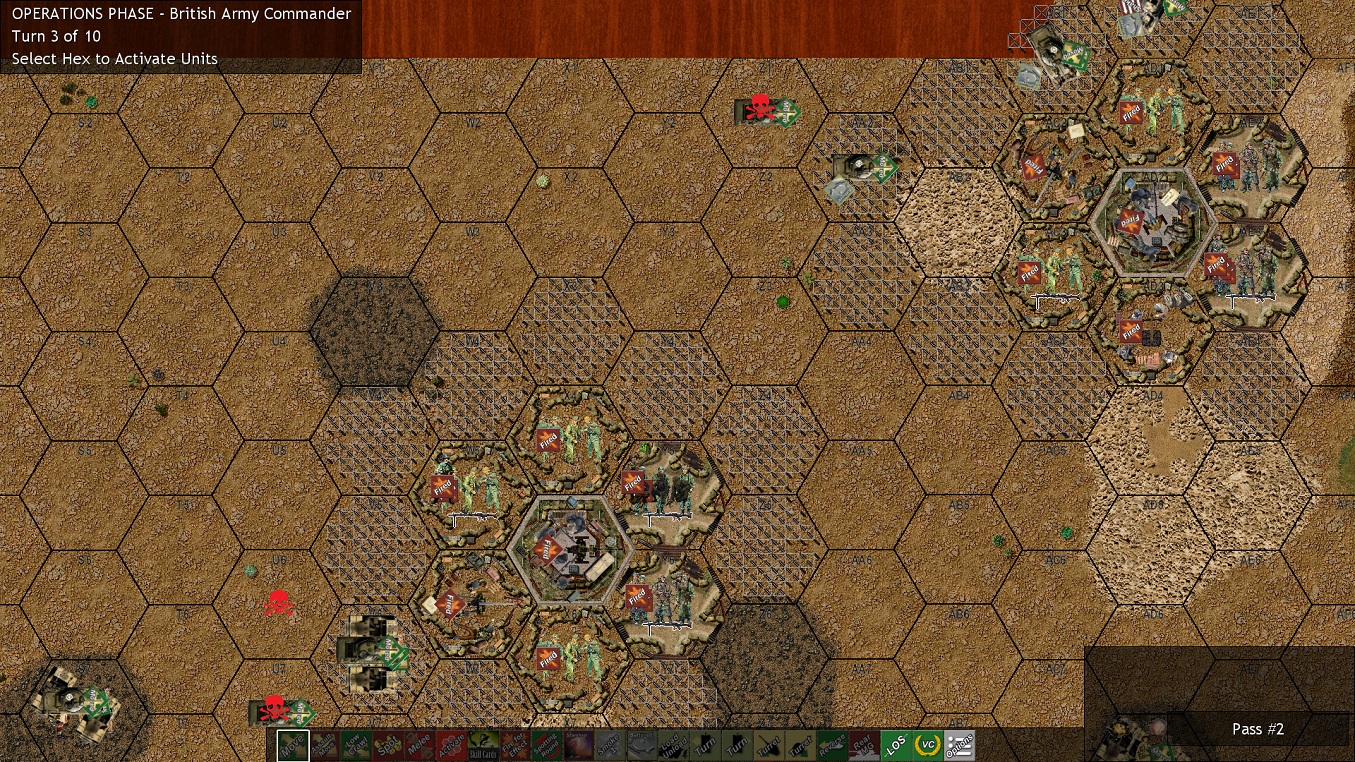Viewport: 1355px width, 762px height.
Task: Activate the Spot command icon
Action: click(388, 745)
